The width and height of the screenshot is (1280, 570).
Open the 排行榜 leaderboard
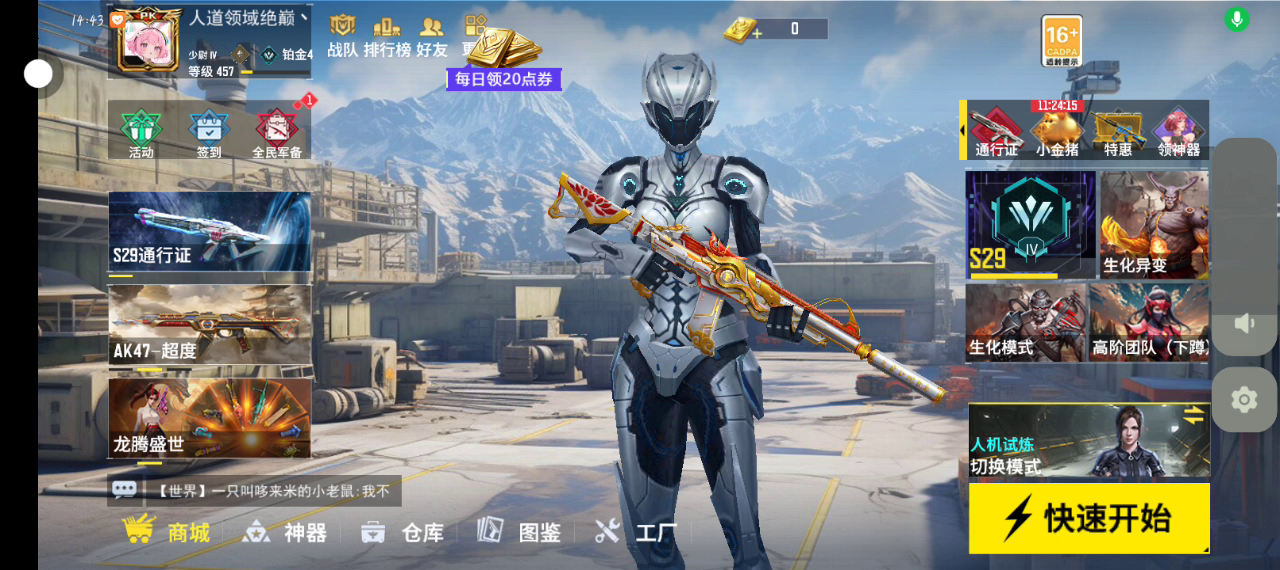pos(386,35)
